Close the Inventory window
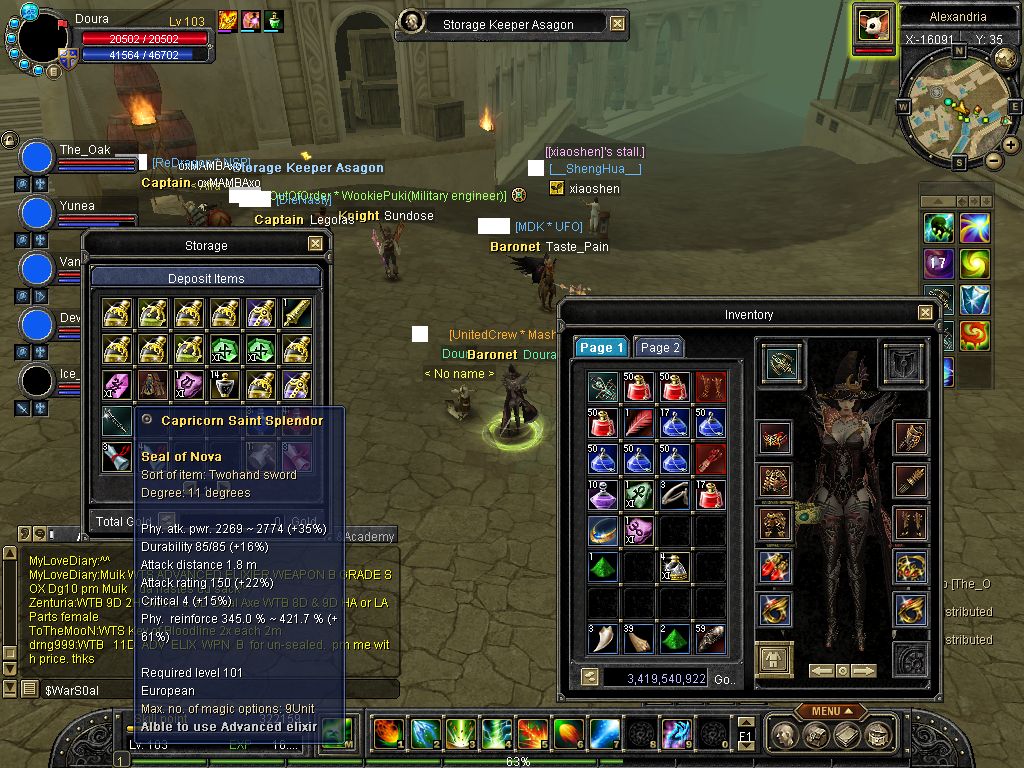 pyautogui.click(x=925, y=314)
